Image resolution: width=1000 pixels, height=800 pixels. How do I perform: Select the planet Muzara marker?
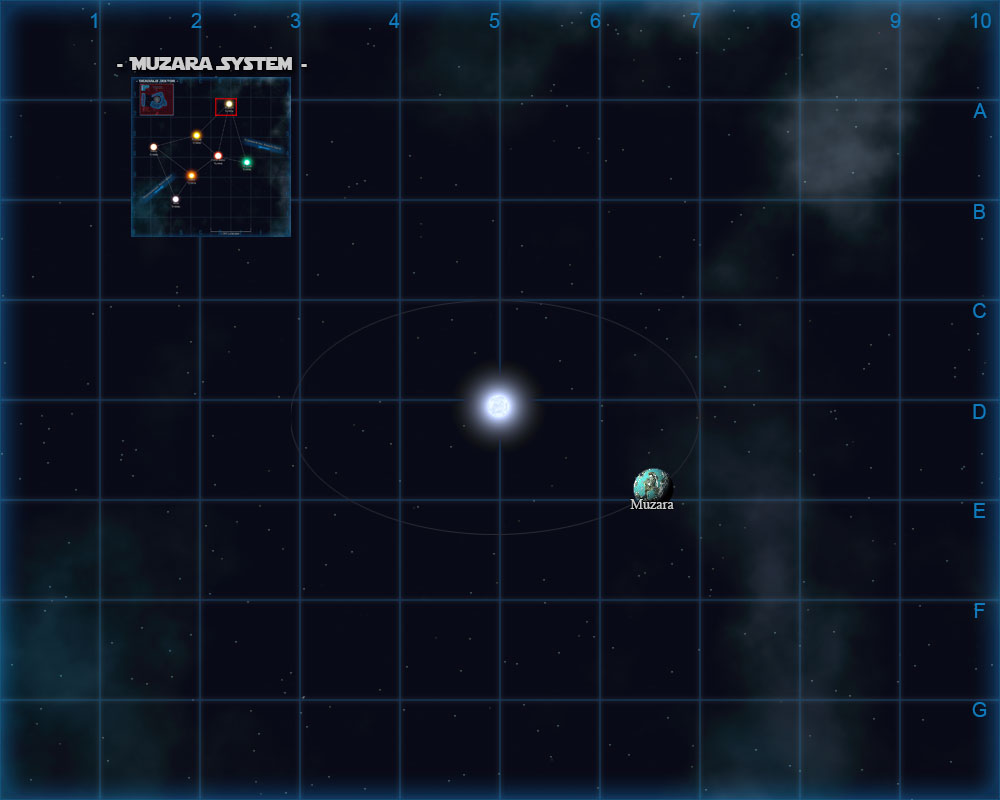(x=652, y=486)
